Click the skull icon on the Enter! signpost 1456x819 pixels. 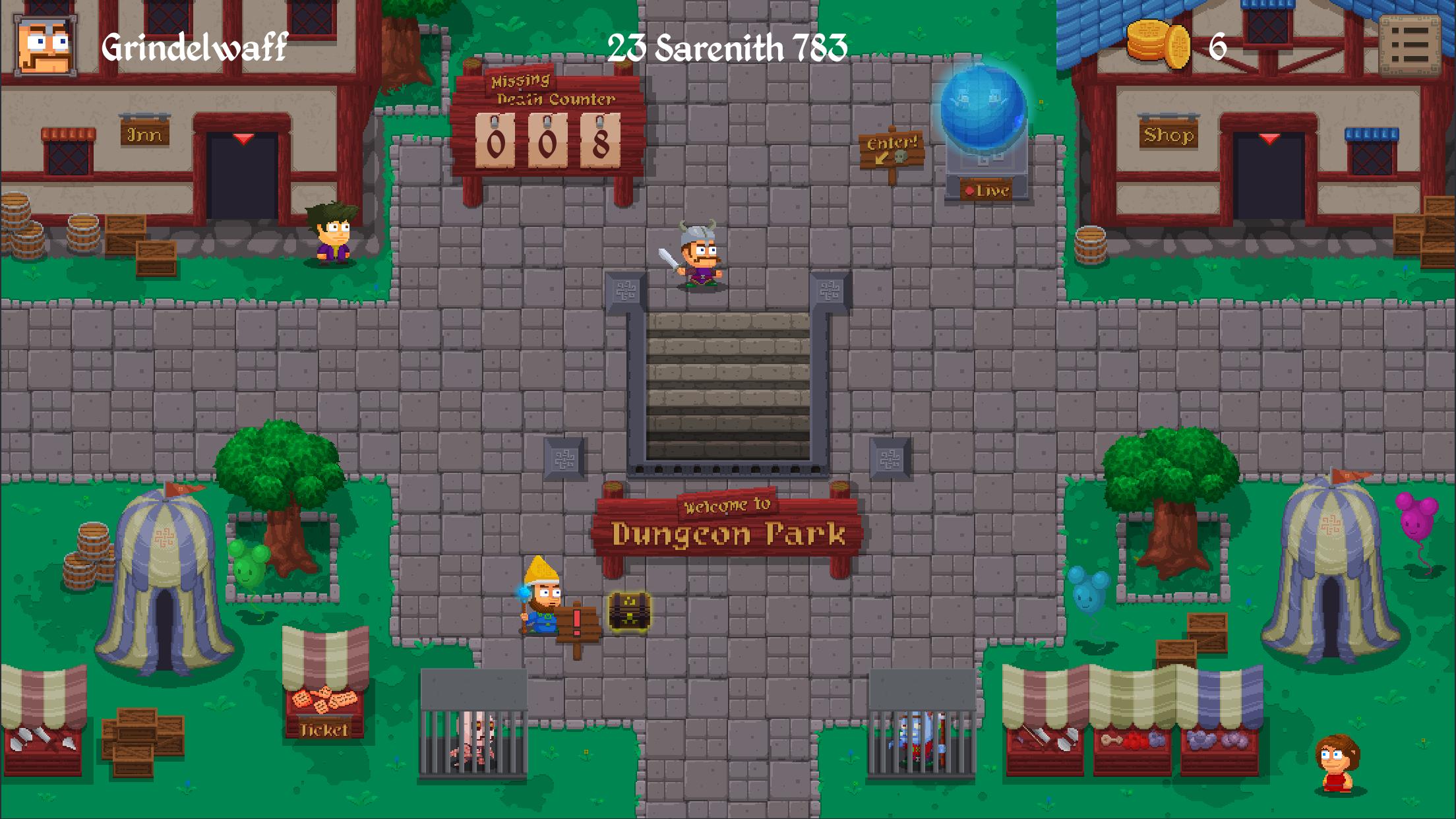click(x=900, y=154)
